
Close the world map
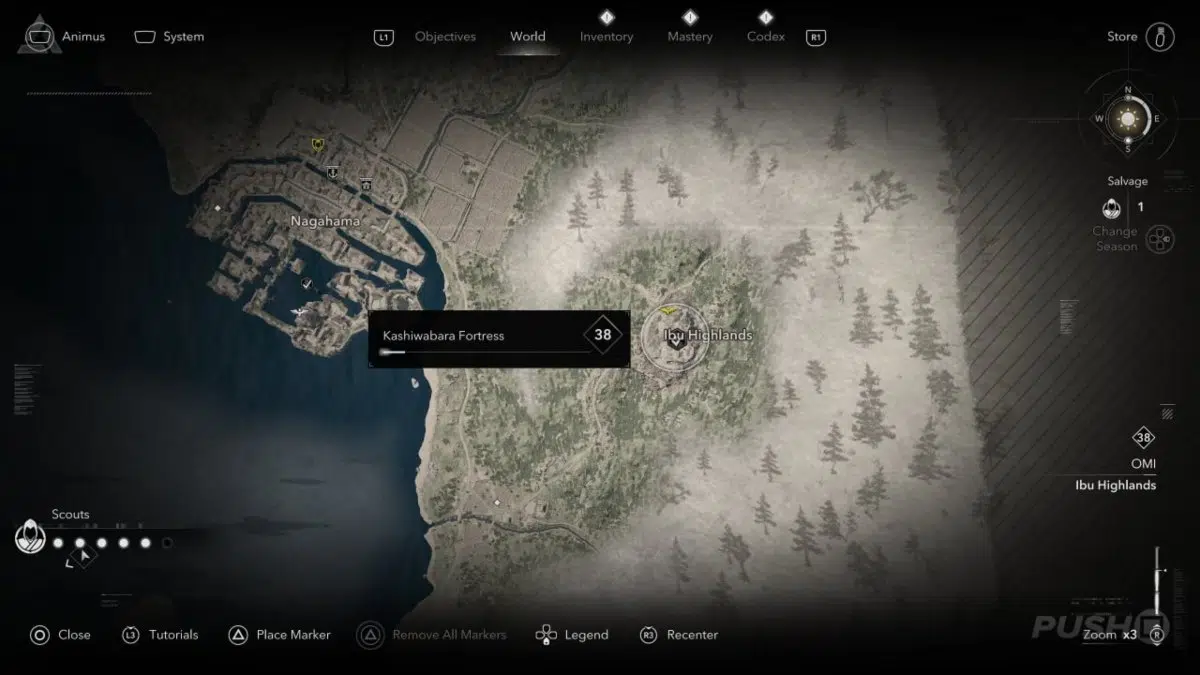pos(74,634)
